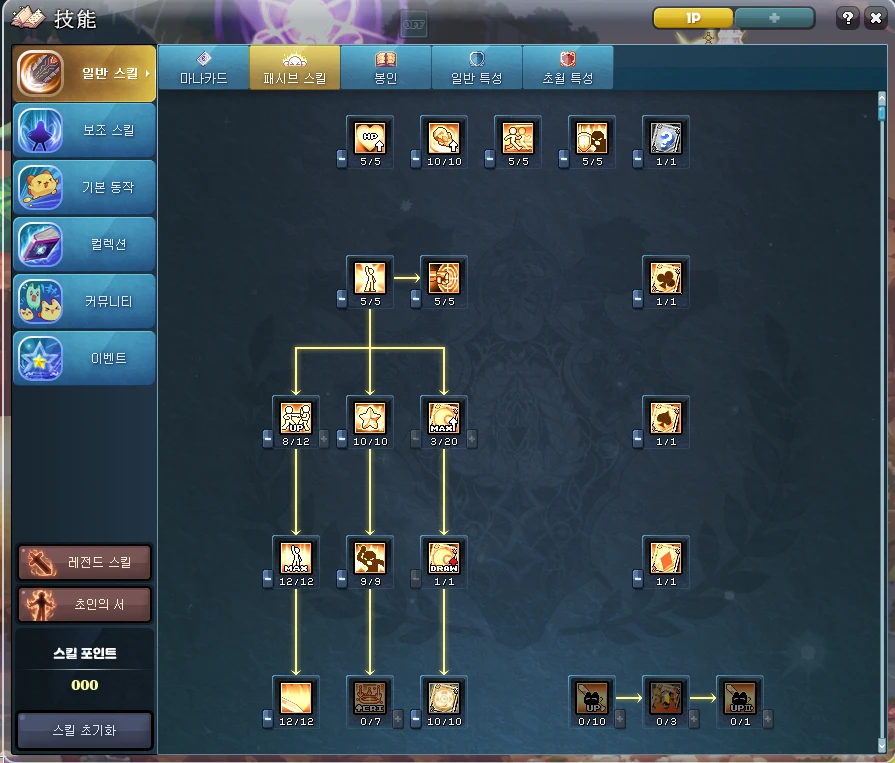Switch to the 봉인 tab

click(x=385, y=68)
